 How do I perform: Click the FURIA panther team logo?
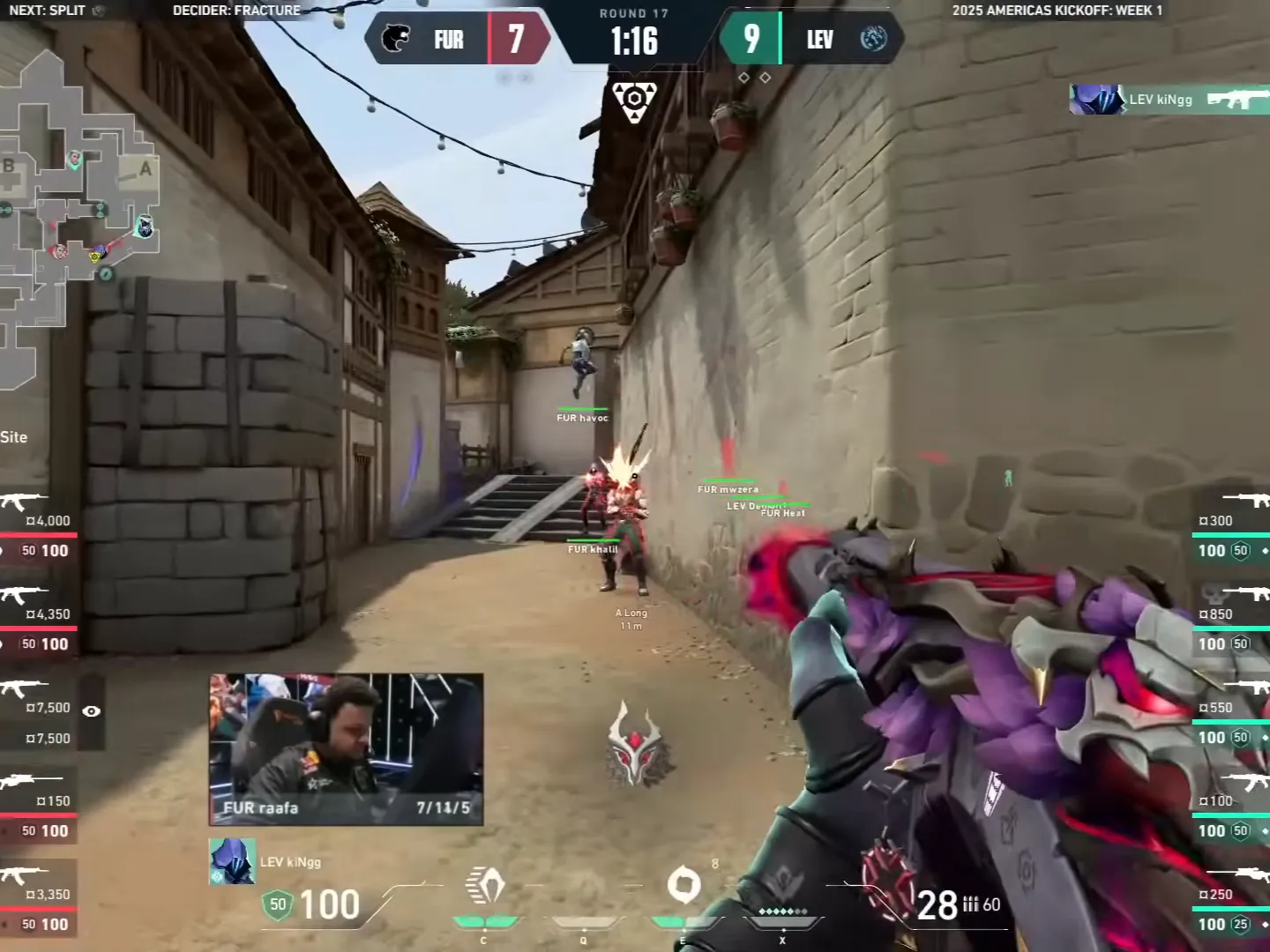click(396, 39)
